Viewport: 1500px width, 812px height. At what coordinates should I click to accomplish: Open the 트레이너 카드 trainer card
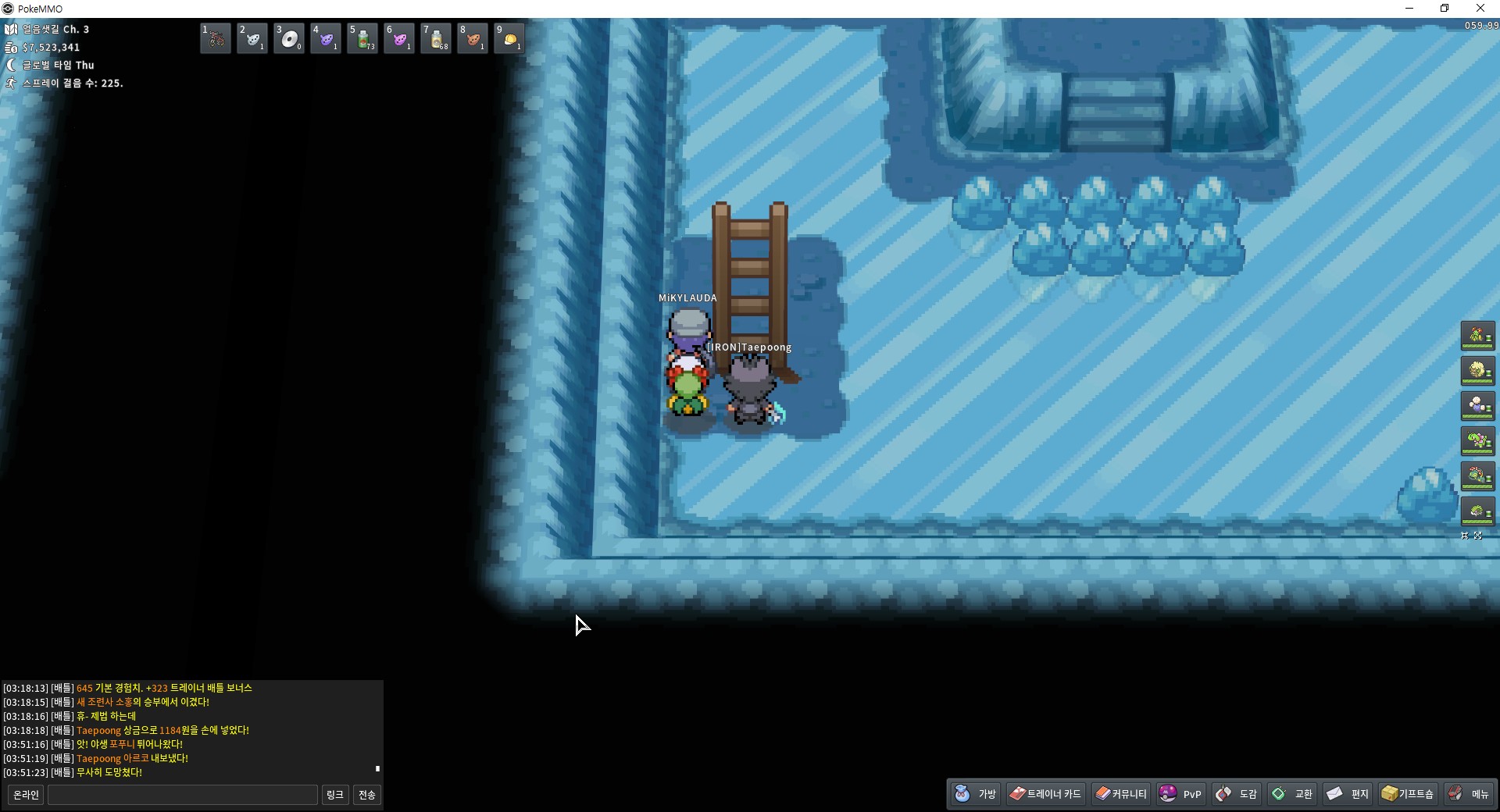tap(1045, 794)
